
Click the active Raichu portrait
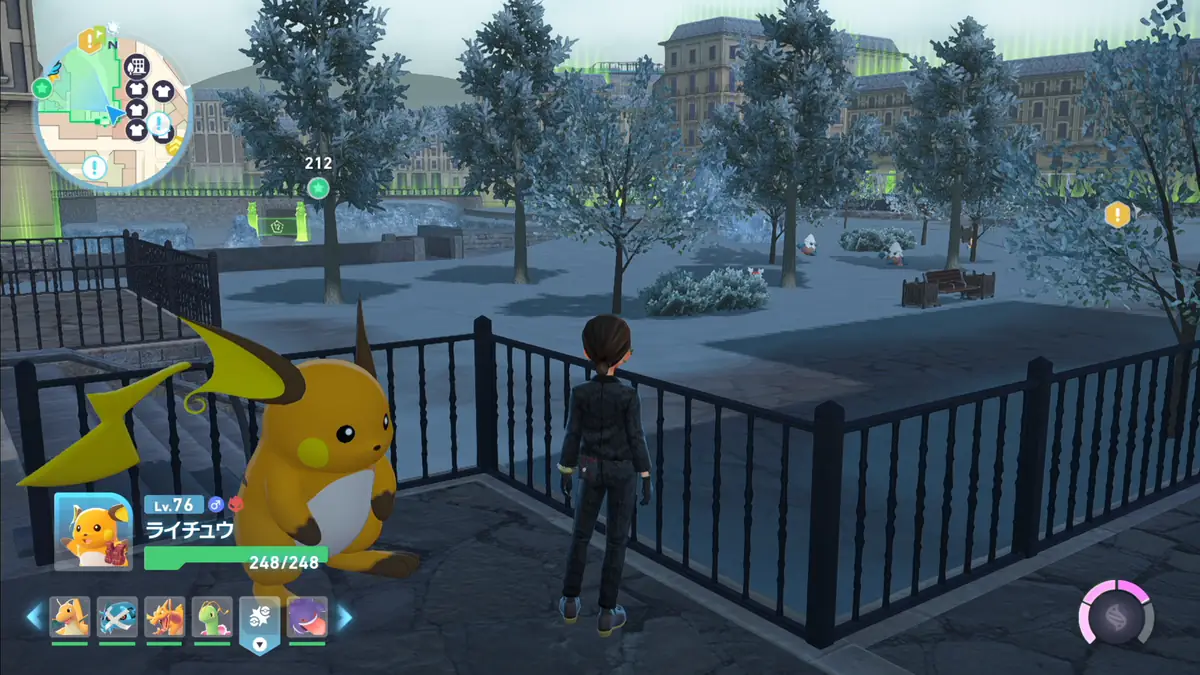[x=93, y=531]
